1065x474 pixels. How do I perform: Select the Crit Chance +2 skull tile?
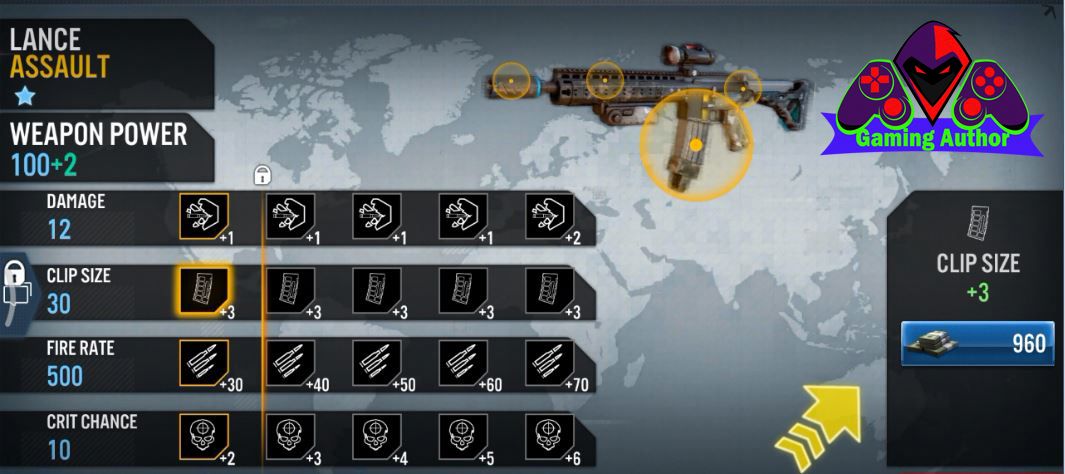coord(204,435)
